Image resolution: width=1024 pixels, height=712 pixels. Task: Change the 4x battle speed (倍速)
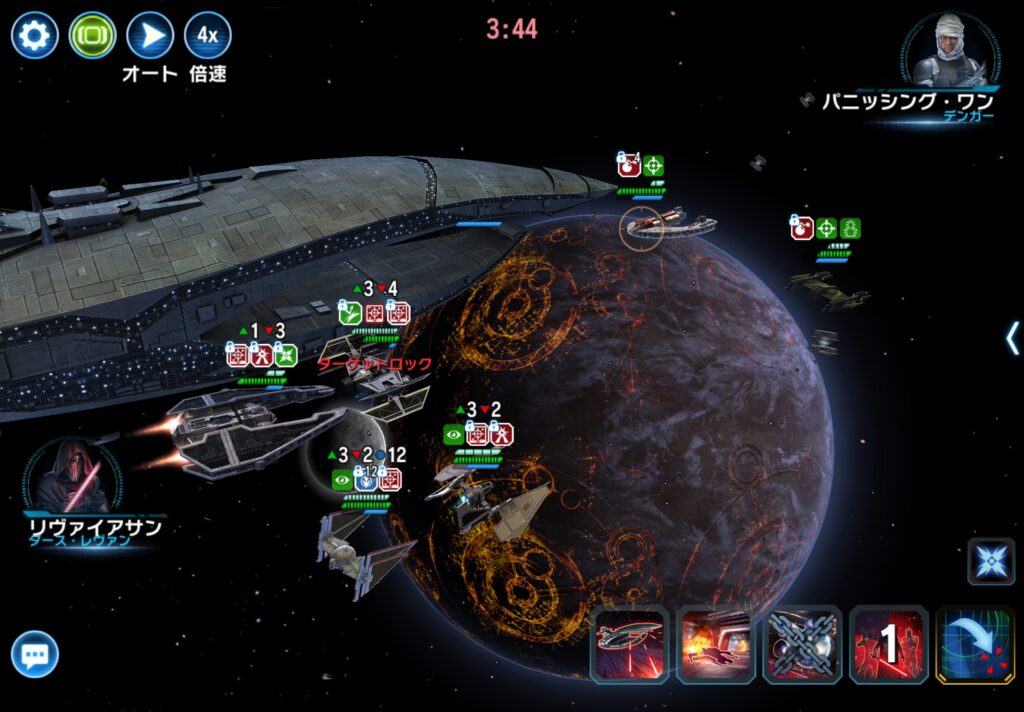[207, 36]
